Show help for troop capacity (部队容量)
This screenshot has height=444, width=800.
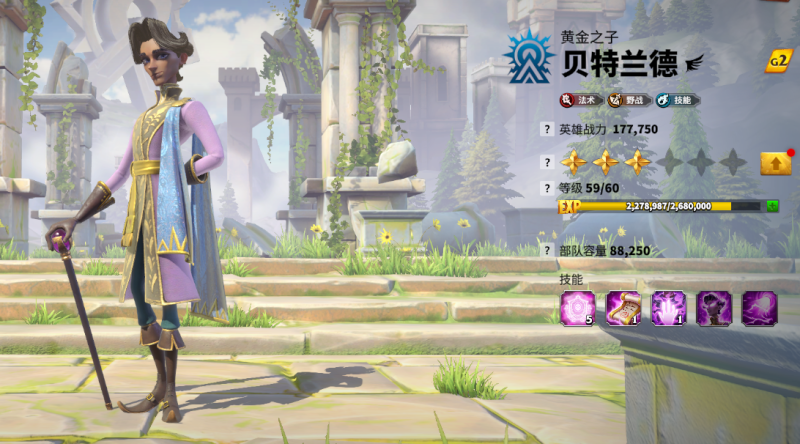point(547,251)
